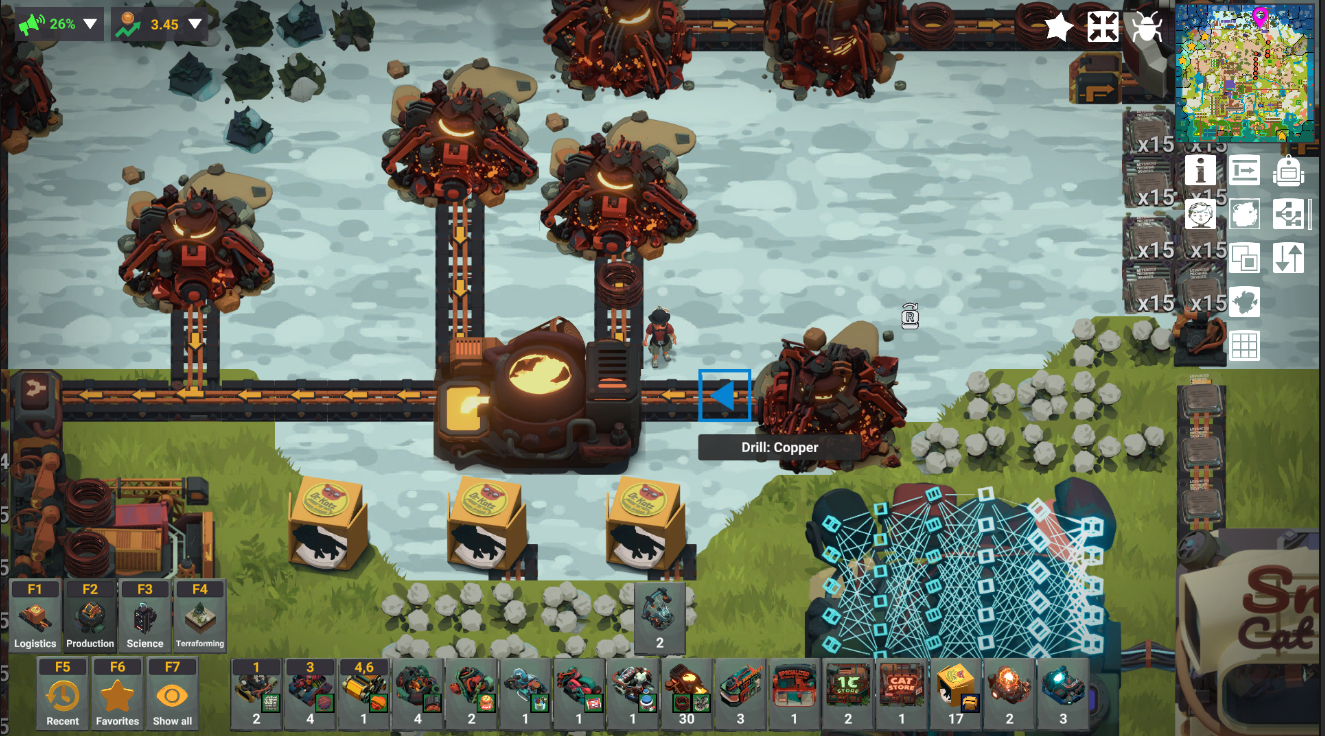Open the Logistics build category

(x=35, y=616)
